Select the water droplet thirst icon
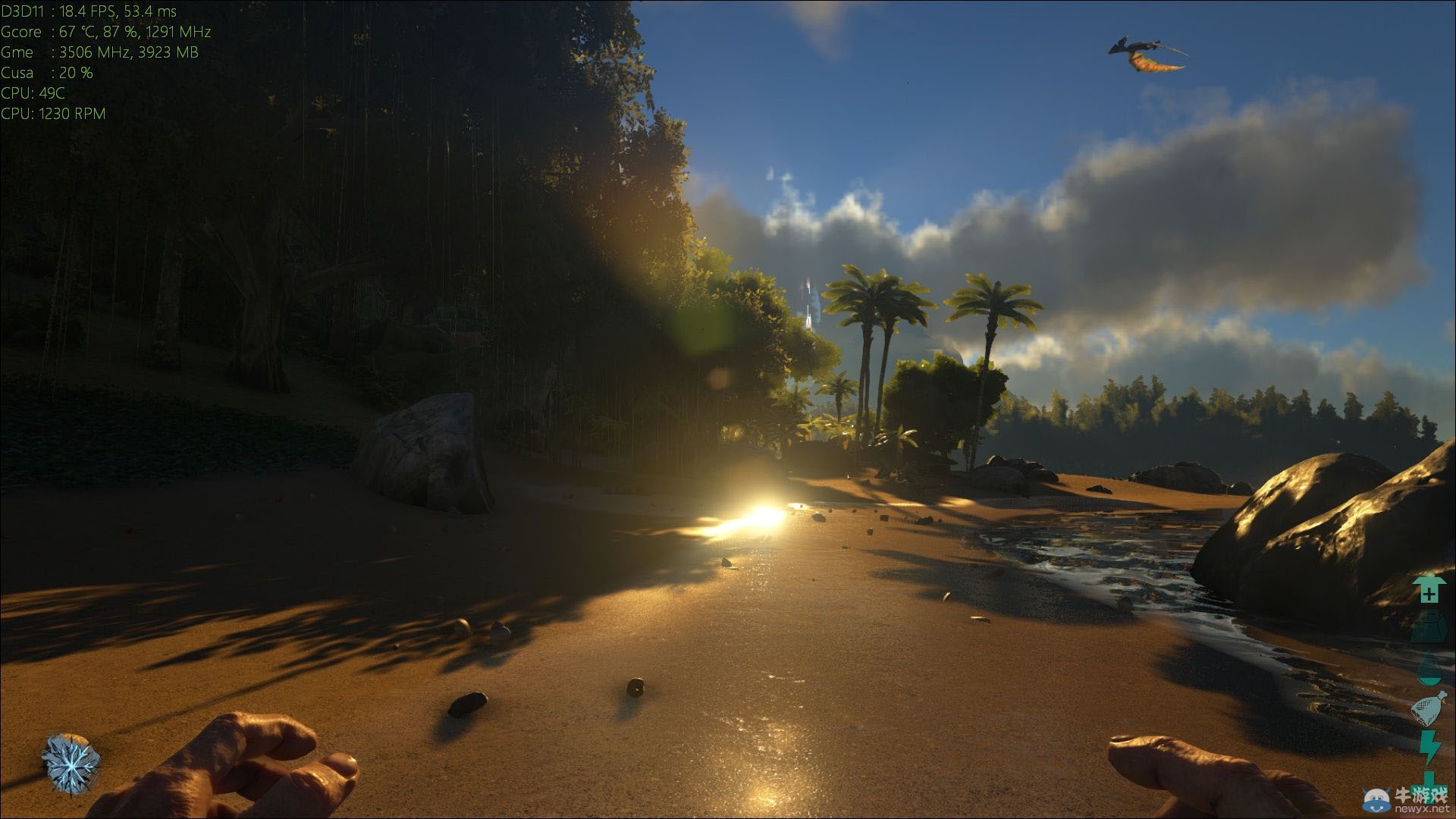The image size is (1456, 819). 1429,670
